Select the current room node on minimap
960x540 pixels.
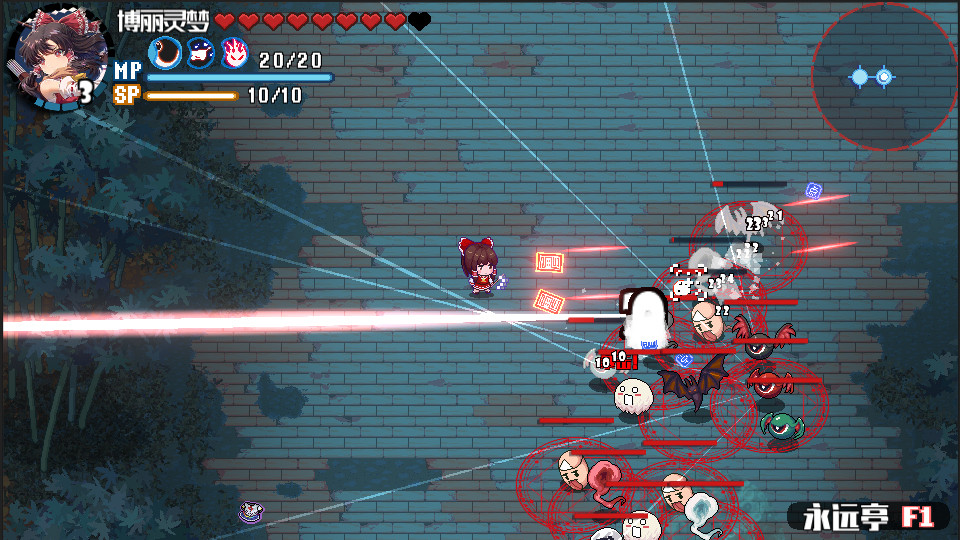(884, 77)
